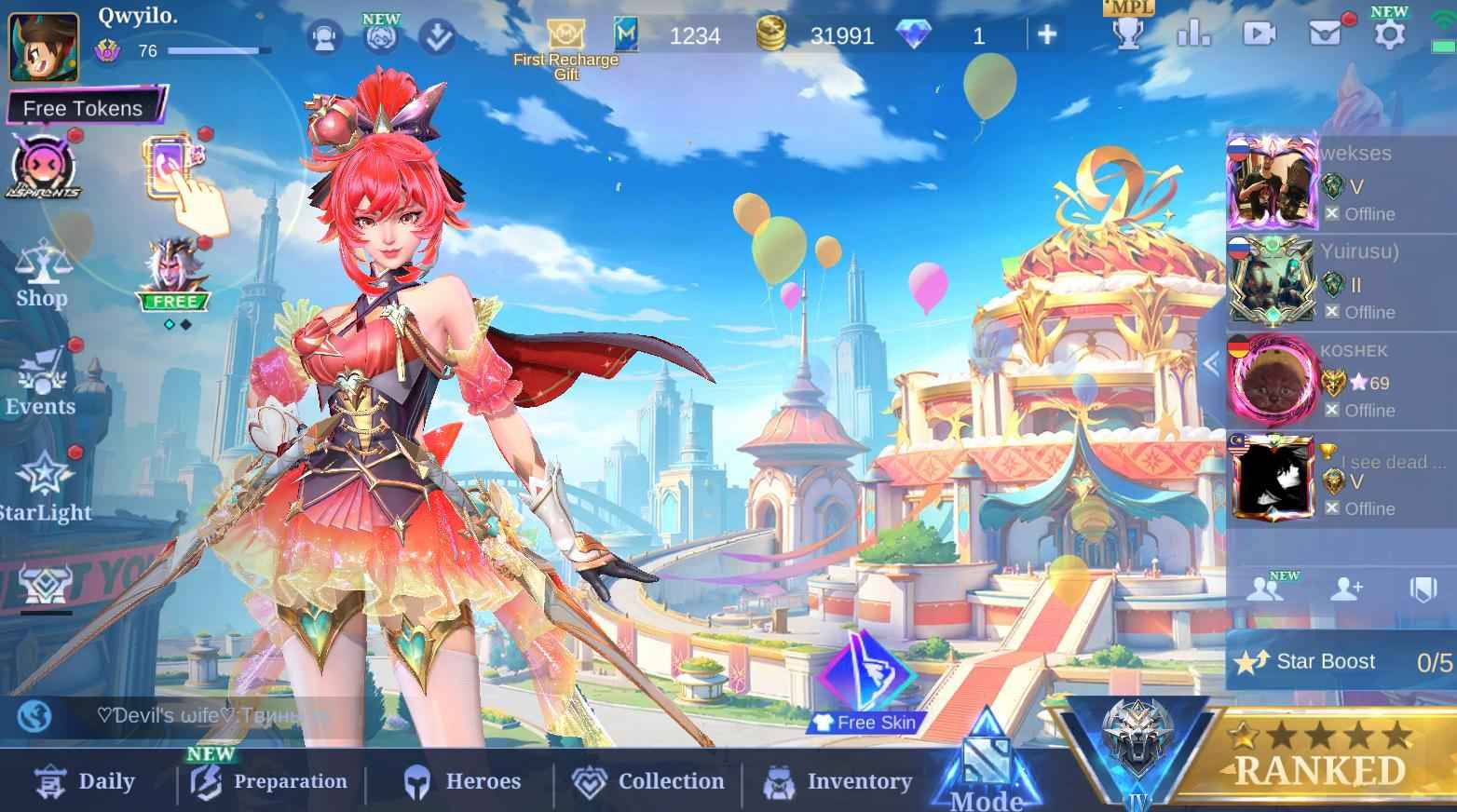Click the Free Skin button

coord(864,722)
